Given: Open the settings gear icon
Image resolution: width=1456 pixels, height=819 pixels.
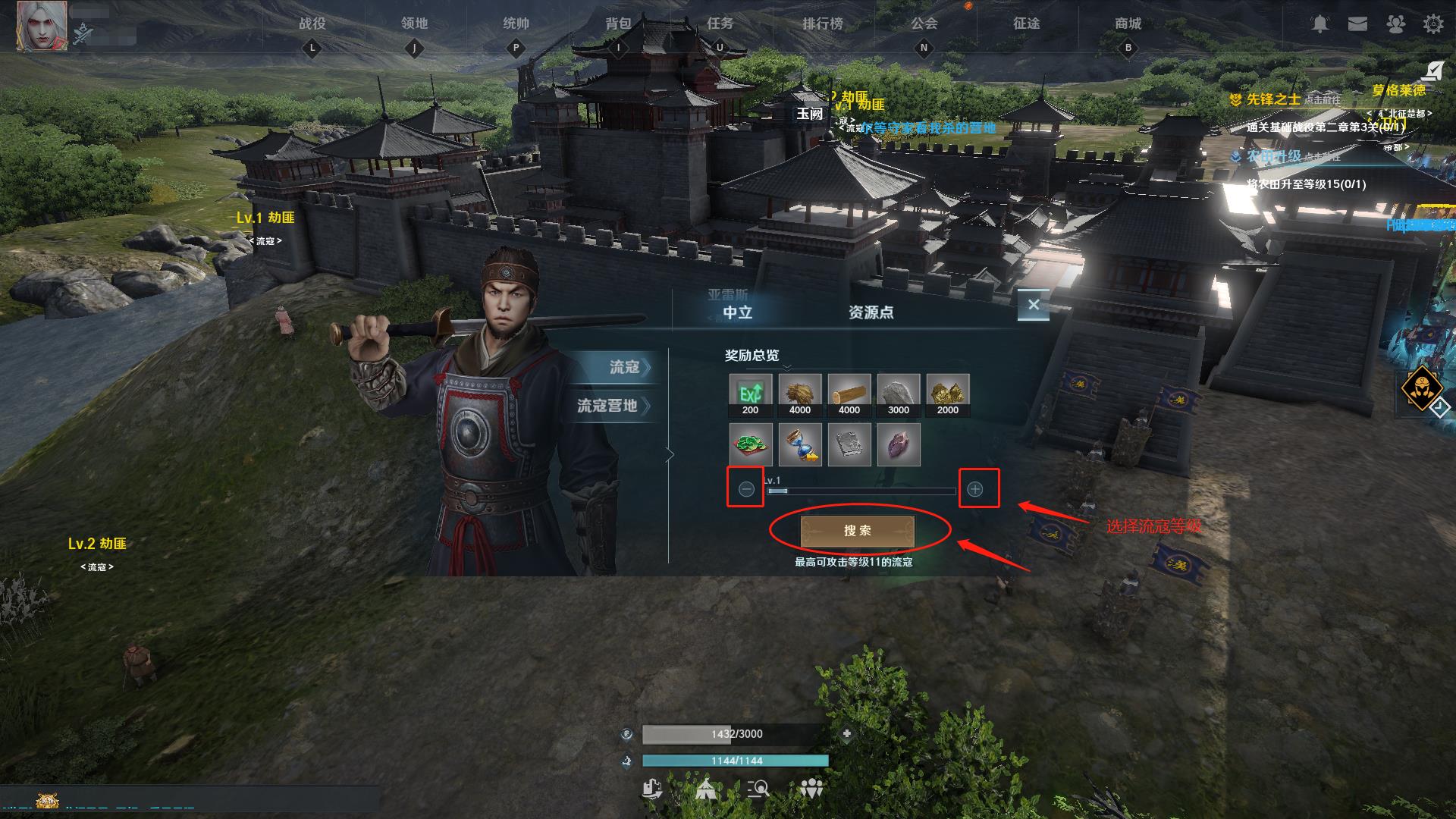Looking at the screenshot, I should click(x=1432, y=24).
